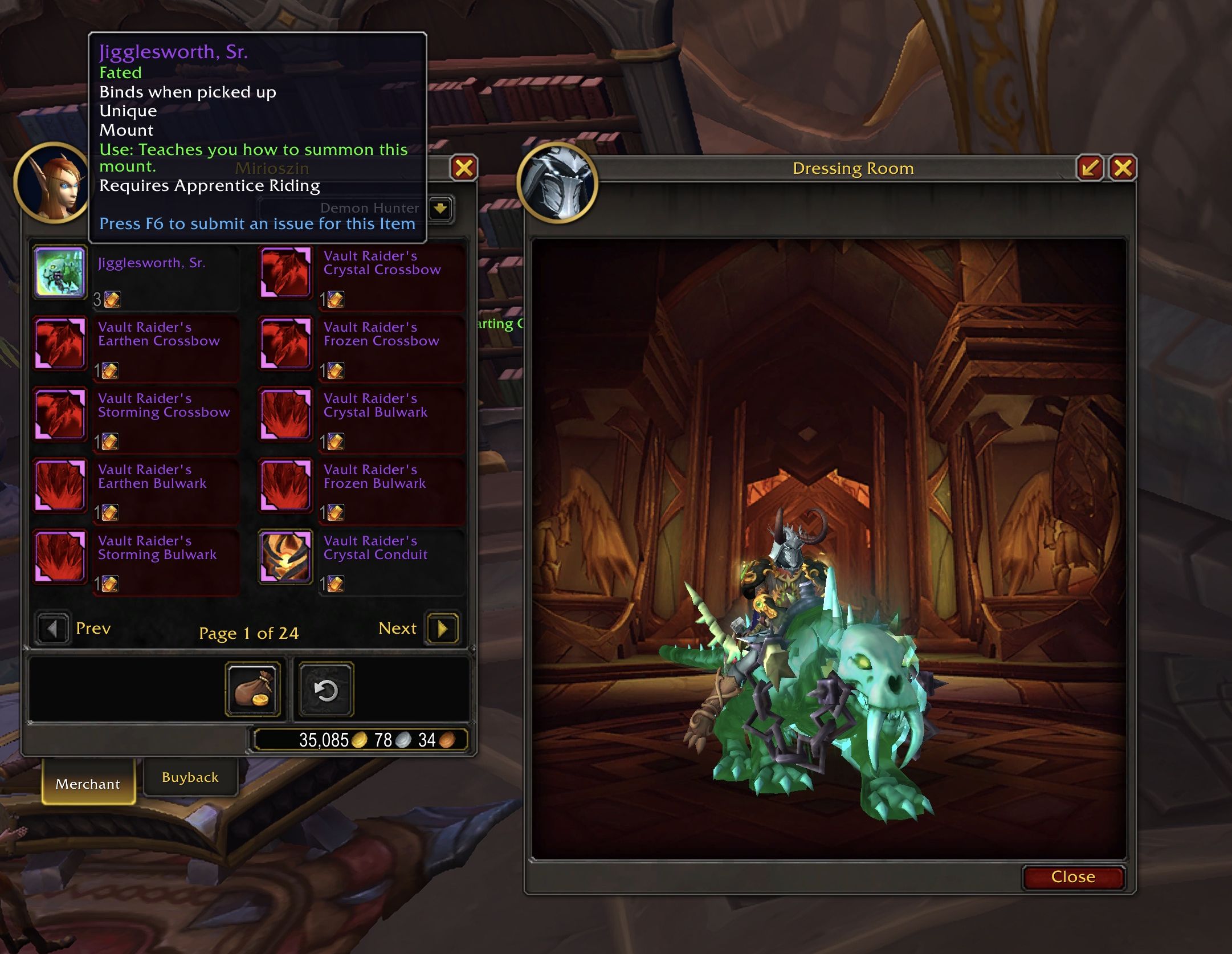Viewport: 1232px width, 954px height.
Task: Choose Vault Raider's Crystal Conduit
Action: tap(285, 557)
